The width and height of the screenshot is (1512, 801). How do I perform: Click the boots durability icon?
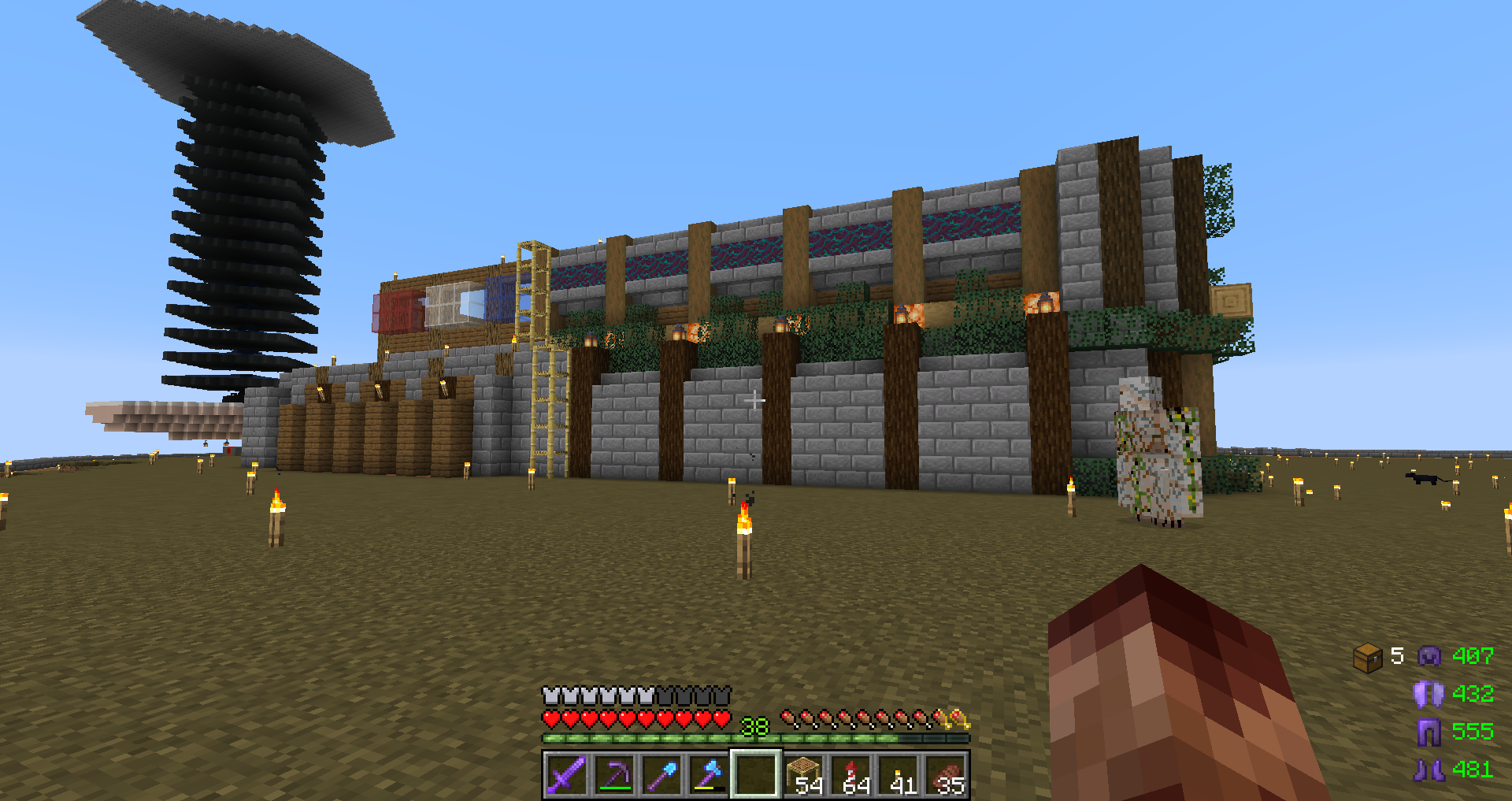pyautogui.click(x=1429, y=769)
